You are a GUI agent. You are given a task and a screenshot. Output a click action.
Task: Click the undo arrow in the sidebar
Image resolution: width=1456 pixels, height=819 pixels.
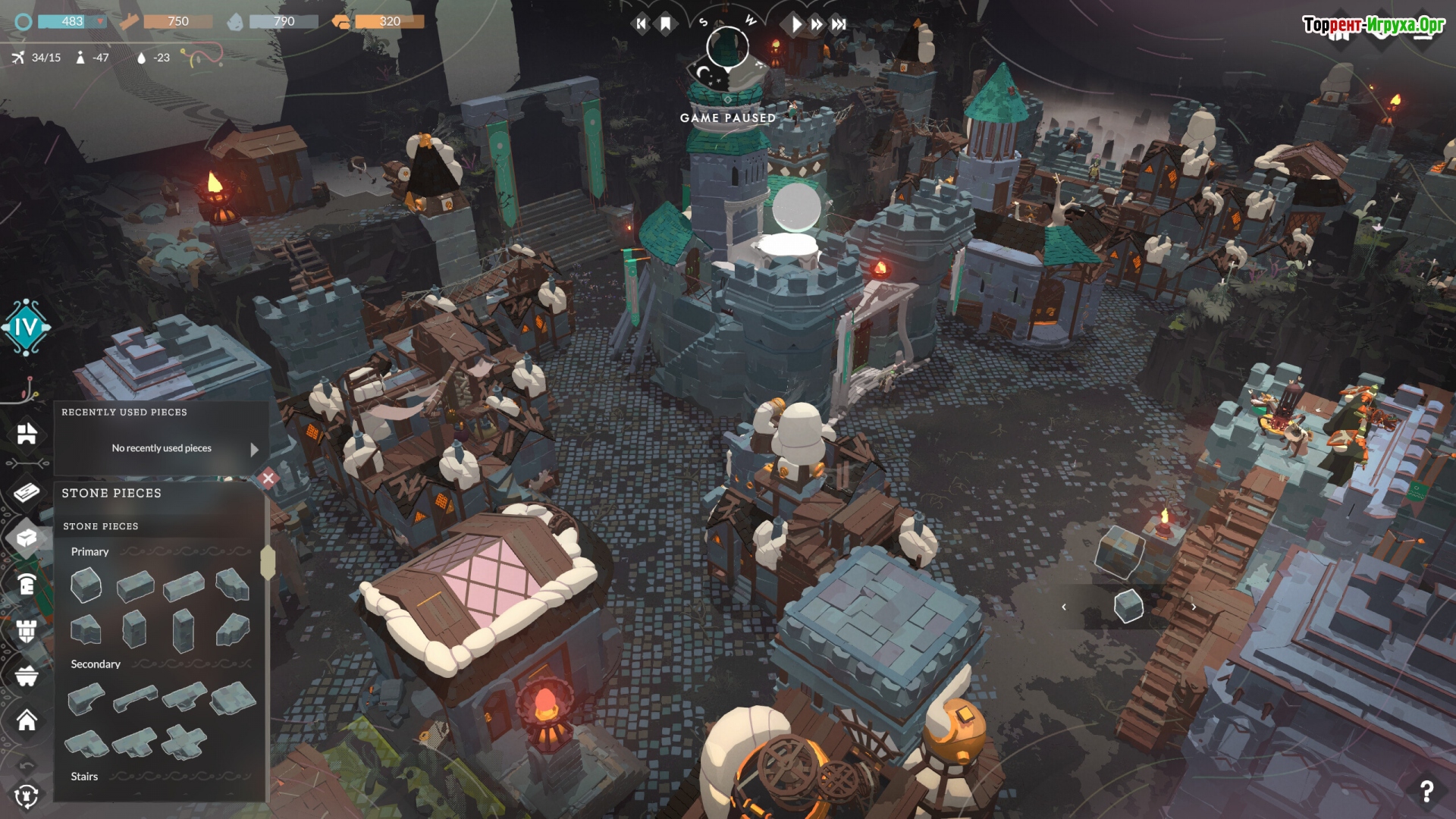(27, 764)
